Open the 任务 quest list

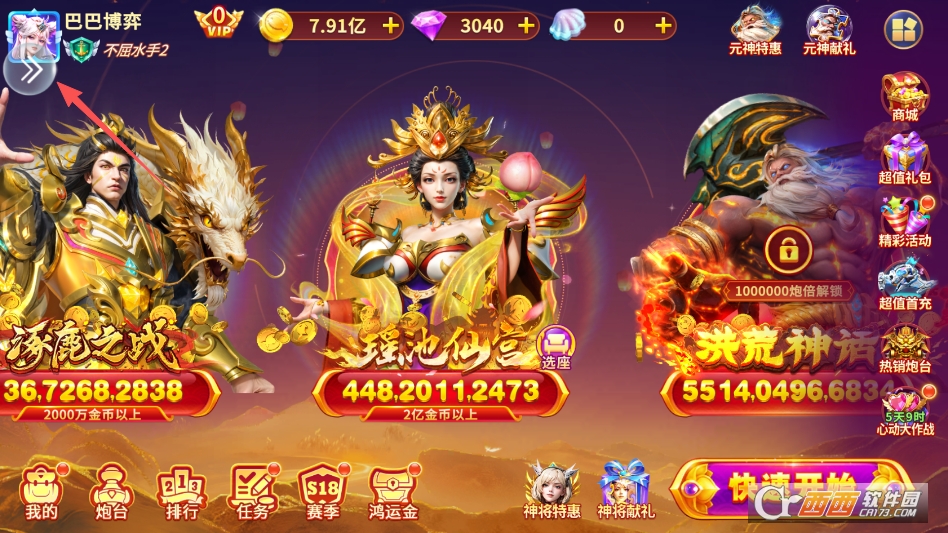[x=253, y=492]
